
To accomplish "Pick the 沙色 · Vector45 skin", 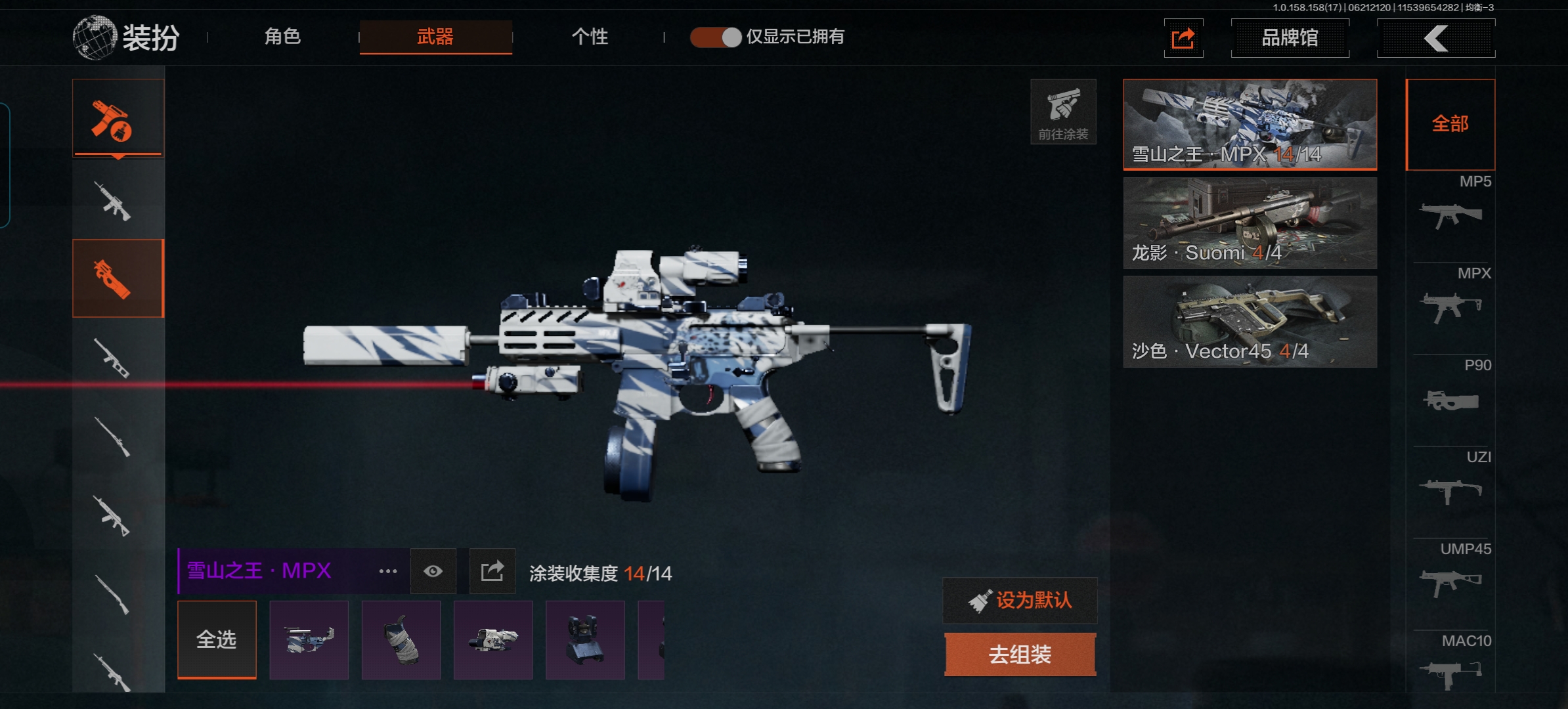I will (x=1250, y=321).
